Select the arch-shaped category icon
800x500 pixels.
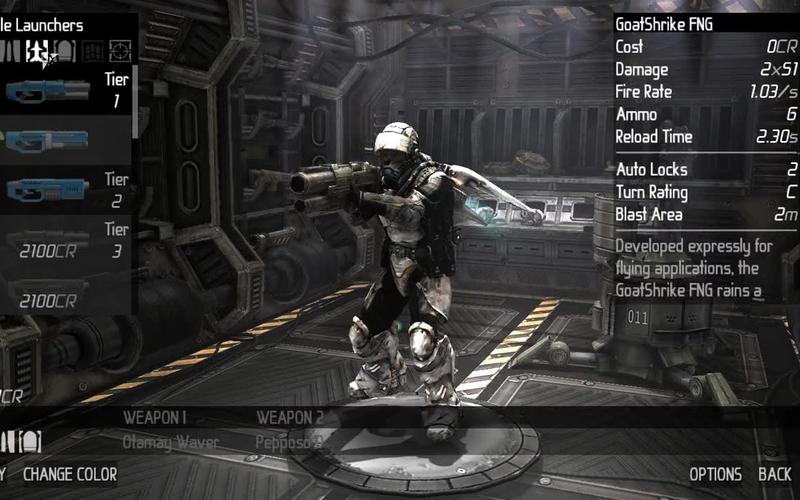[x=63, y=50]
